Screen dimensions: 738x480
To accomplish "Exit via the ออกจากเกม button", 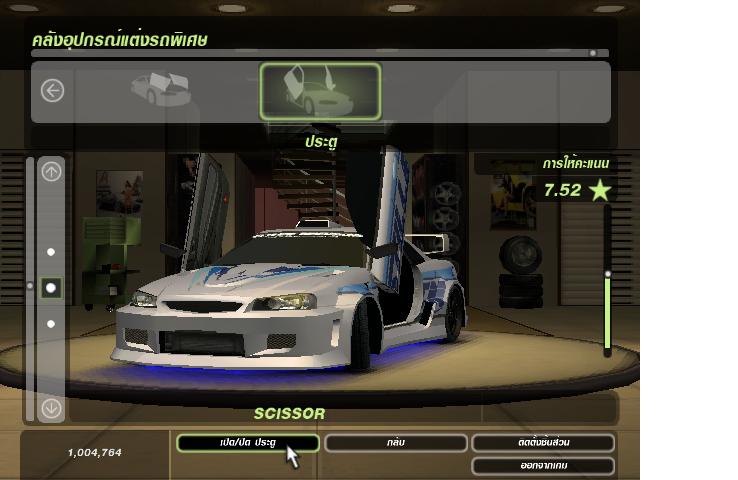I will point(542,465).
